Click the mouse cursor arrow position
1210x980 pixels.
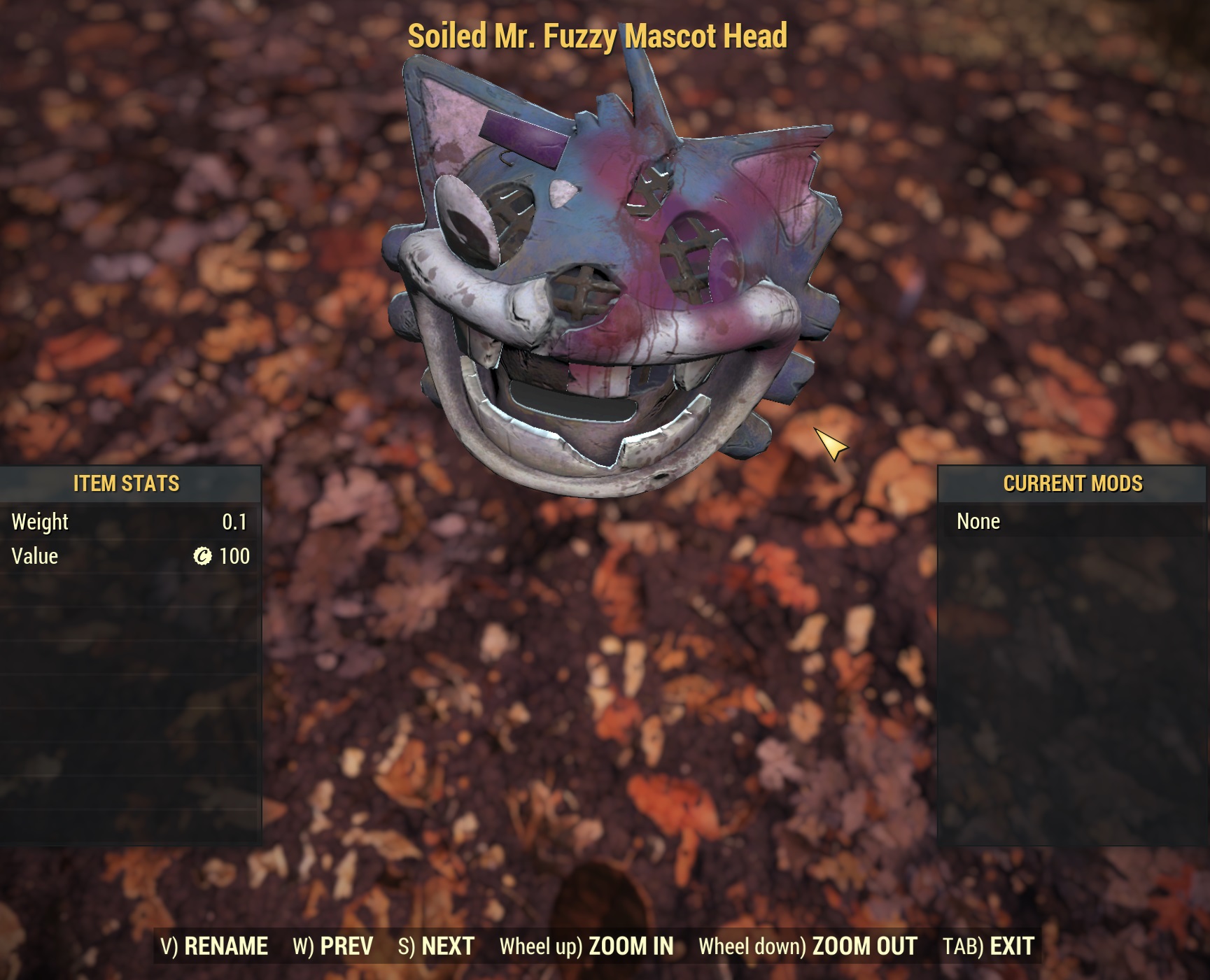click(829, 446)
